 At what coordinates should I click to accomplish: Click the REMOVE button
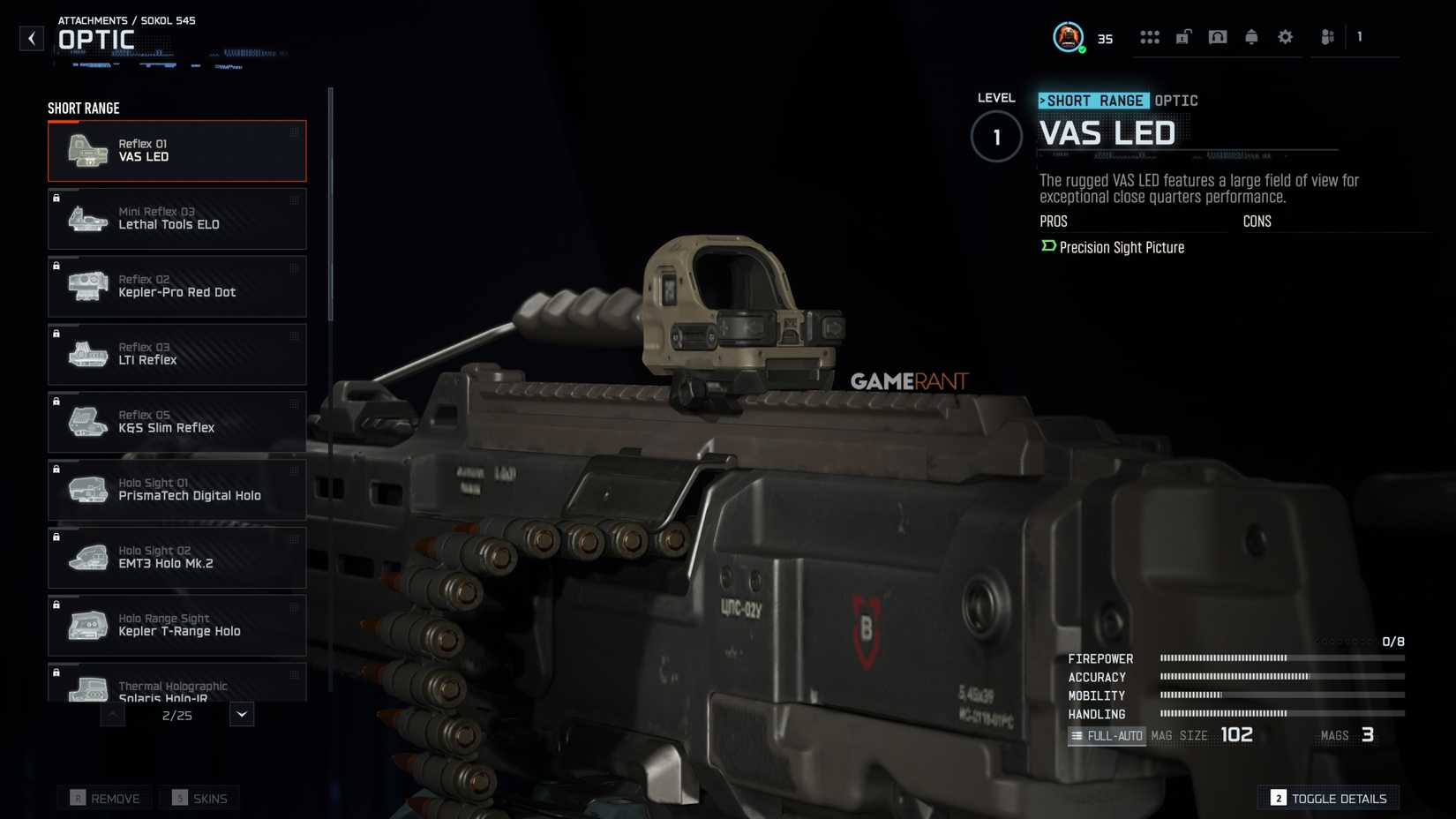[x=104, y=798]
